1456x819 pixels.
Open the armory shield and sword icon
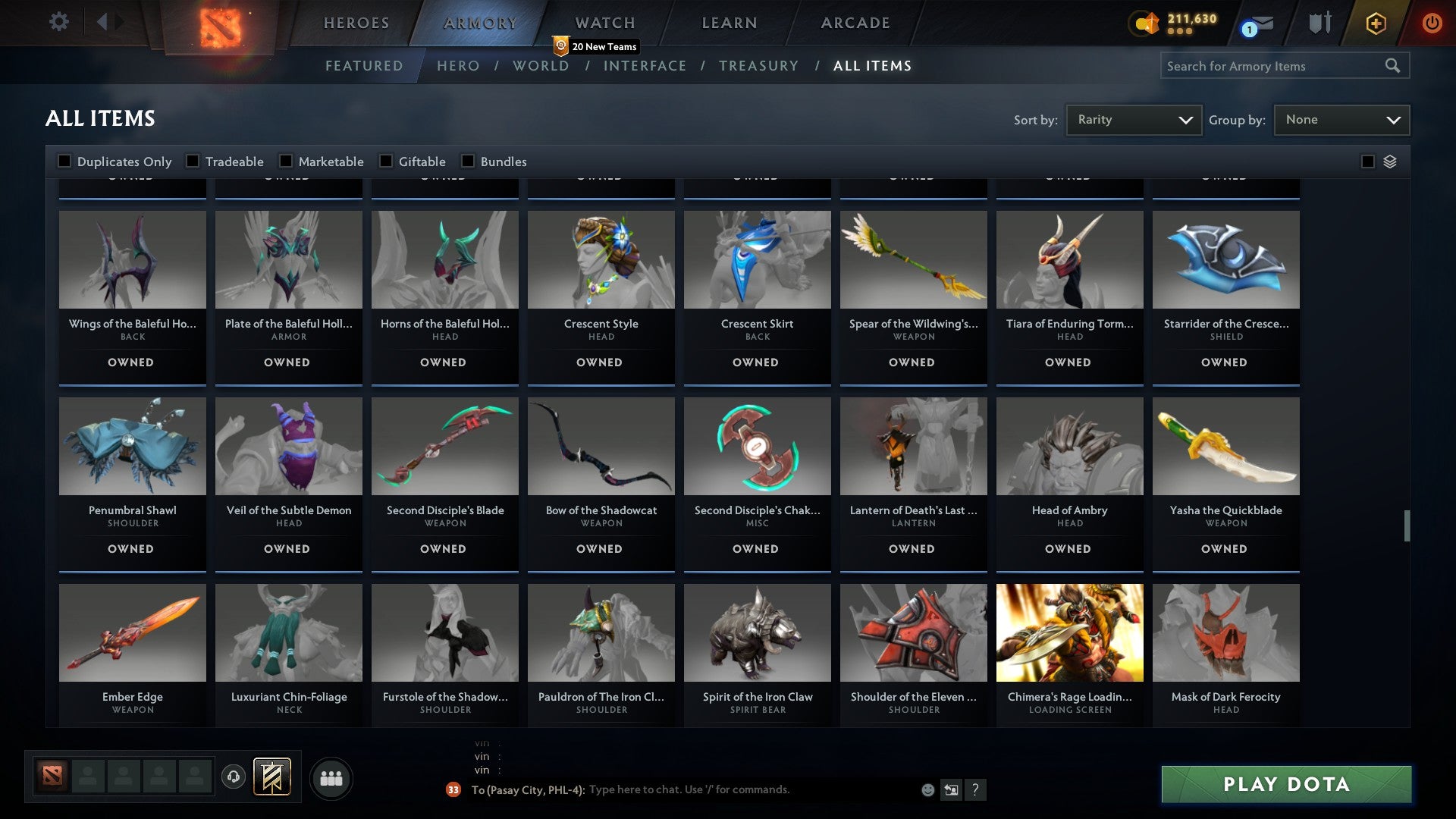(1320, 23)
